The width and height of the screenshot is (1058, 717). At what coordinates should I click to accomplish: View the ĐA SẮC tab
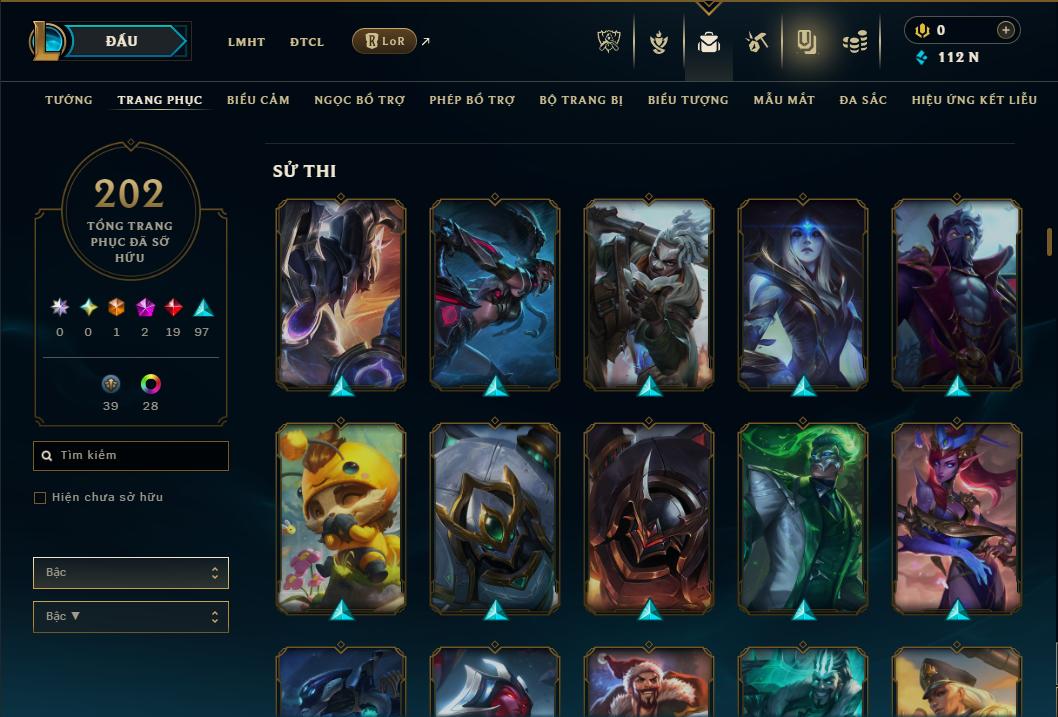click(x=863, y=100)
